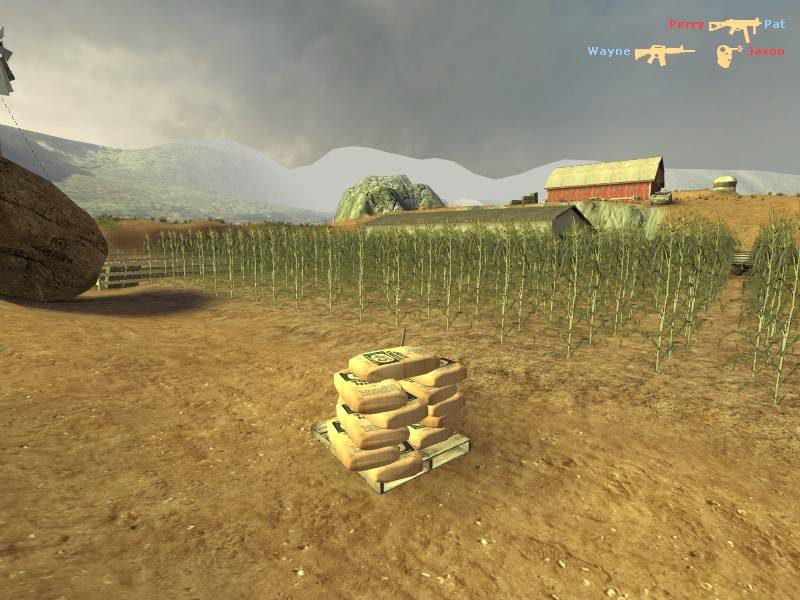This screenshot has width=800, height=600.
Task: Select player name Pat in kill feed
Action: (x=774, y=24)
